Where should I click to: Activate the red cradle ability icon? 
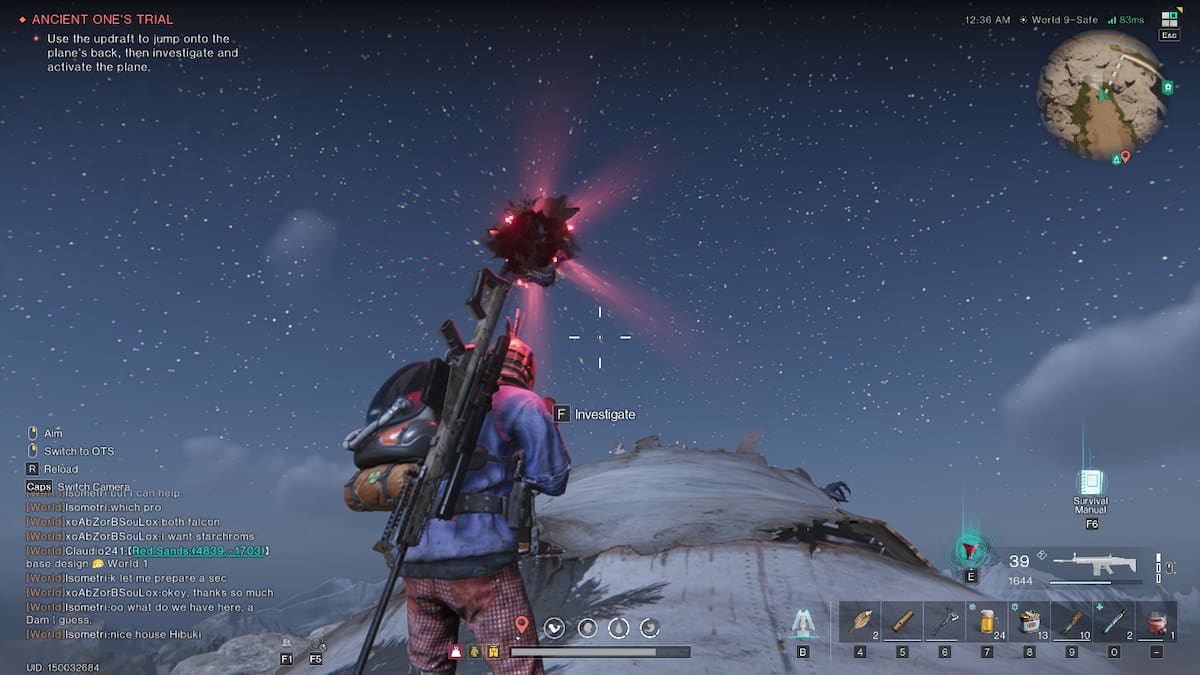(x=969, y=549)
